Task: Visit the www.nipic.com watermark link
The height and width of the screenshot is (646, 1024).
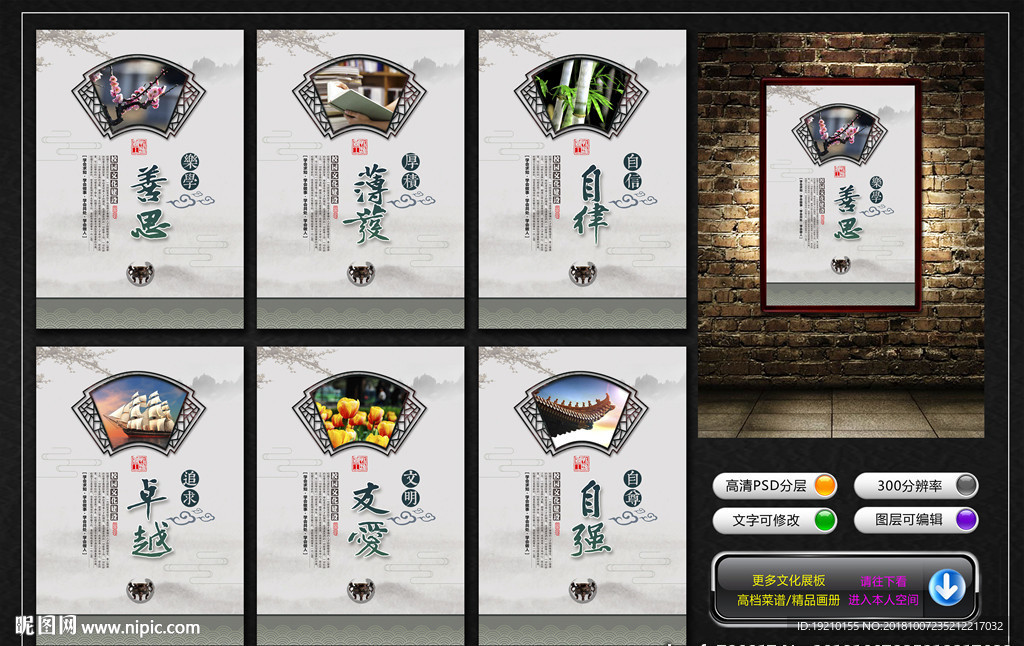Action: point(140,628)
